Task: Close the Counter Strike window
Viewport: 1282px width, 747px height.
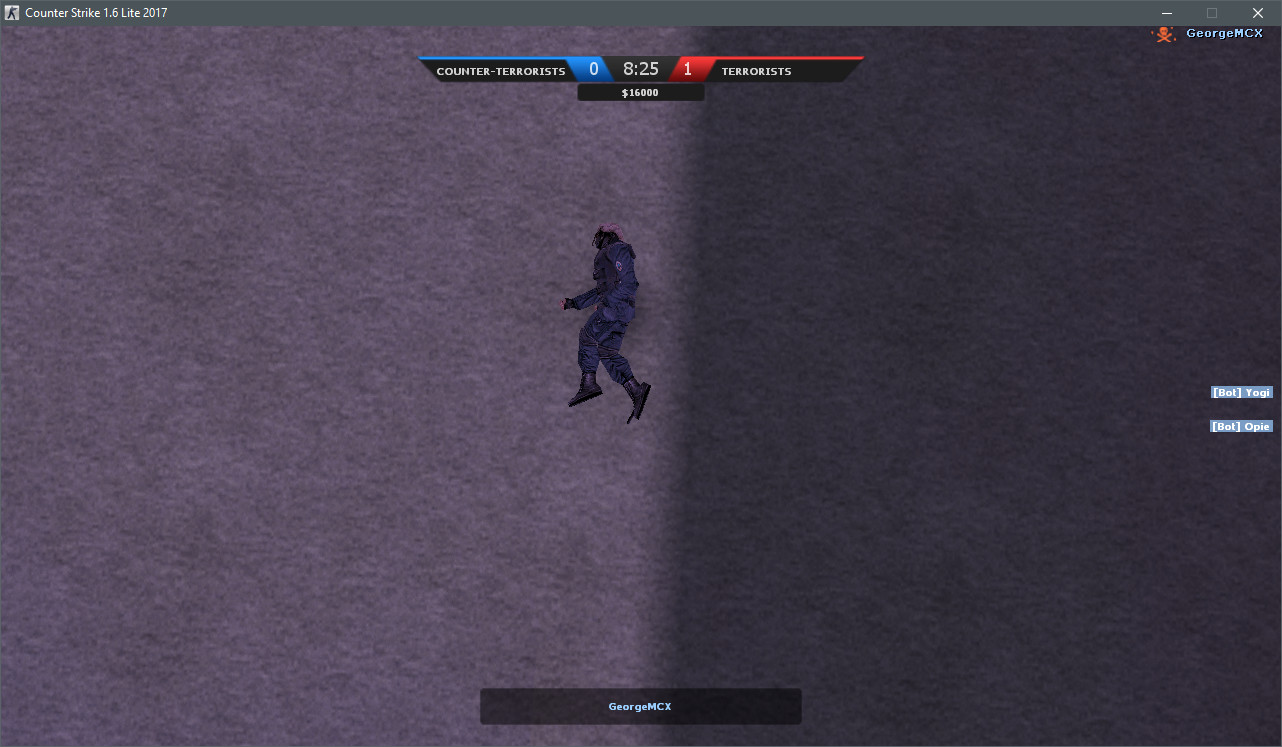Action: tap(1257, 13)
